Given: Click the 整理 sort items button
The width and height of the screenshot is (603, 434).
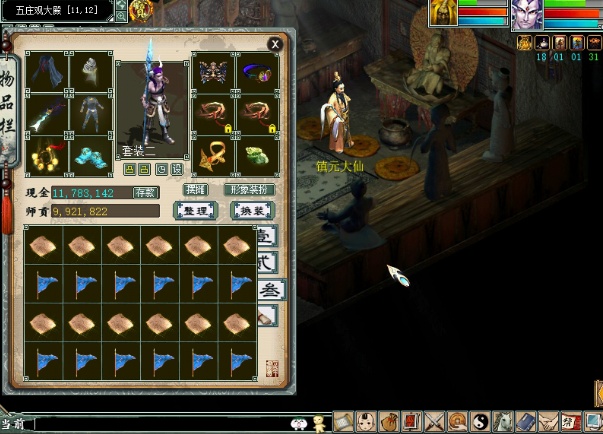Looking at the screenshot, I should click(x=197, y=210).
